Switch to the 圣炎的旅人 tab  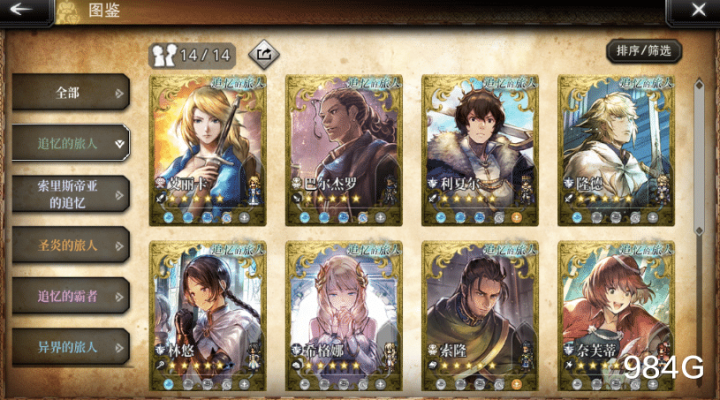tap(70, 244)
